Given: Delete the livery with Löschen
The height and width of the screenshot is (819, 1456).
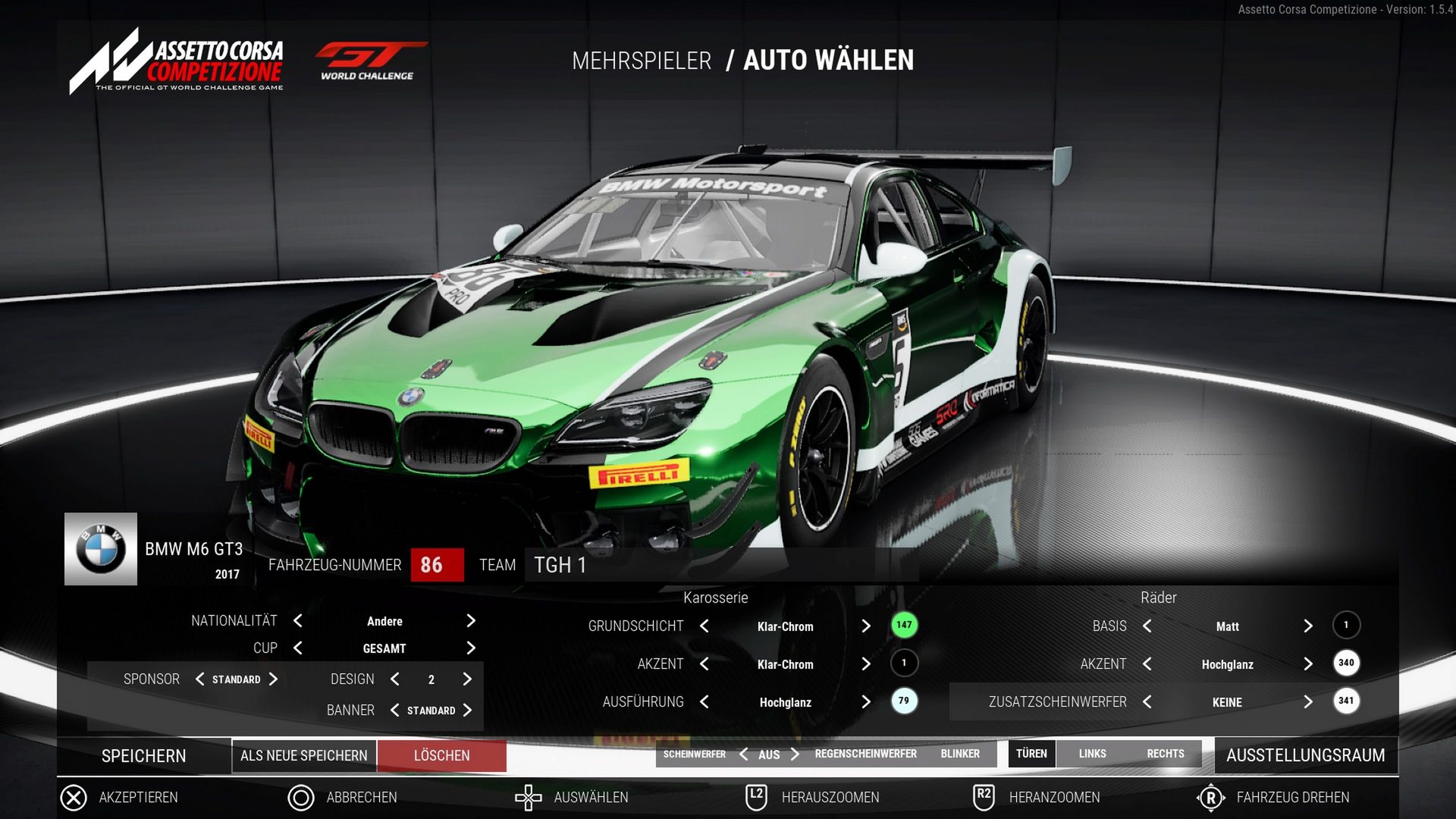Looking at the screenshot, I should coord(441,756).
